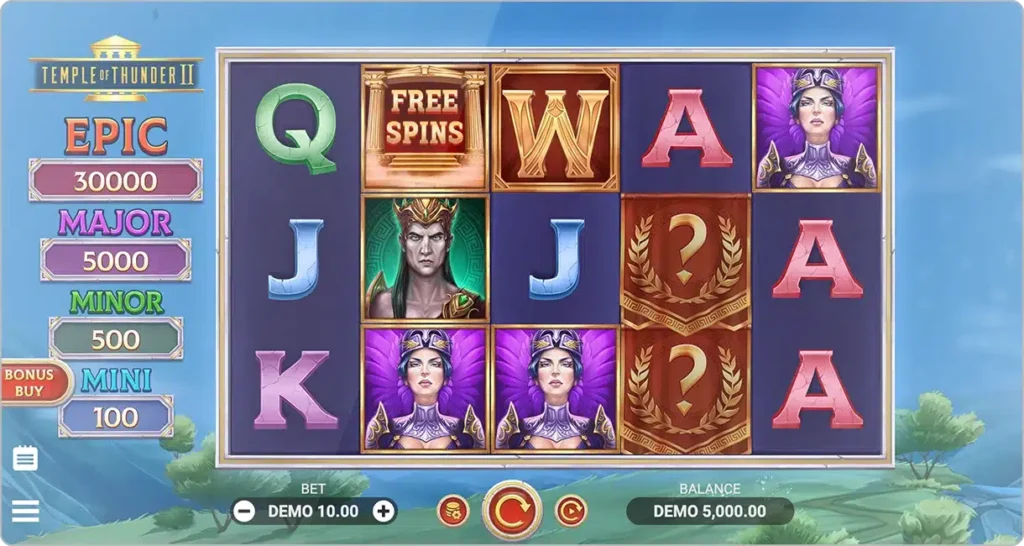Decrease the bet with the minus button
The width and height of the screenshot is (1024, 546).
tap(244, 511)
